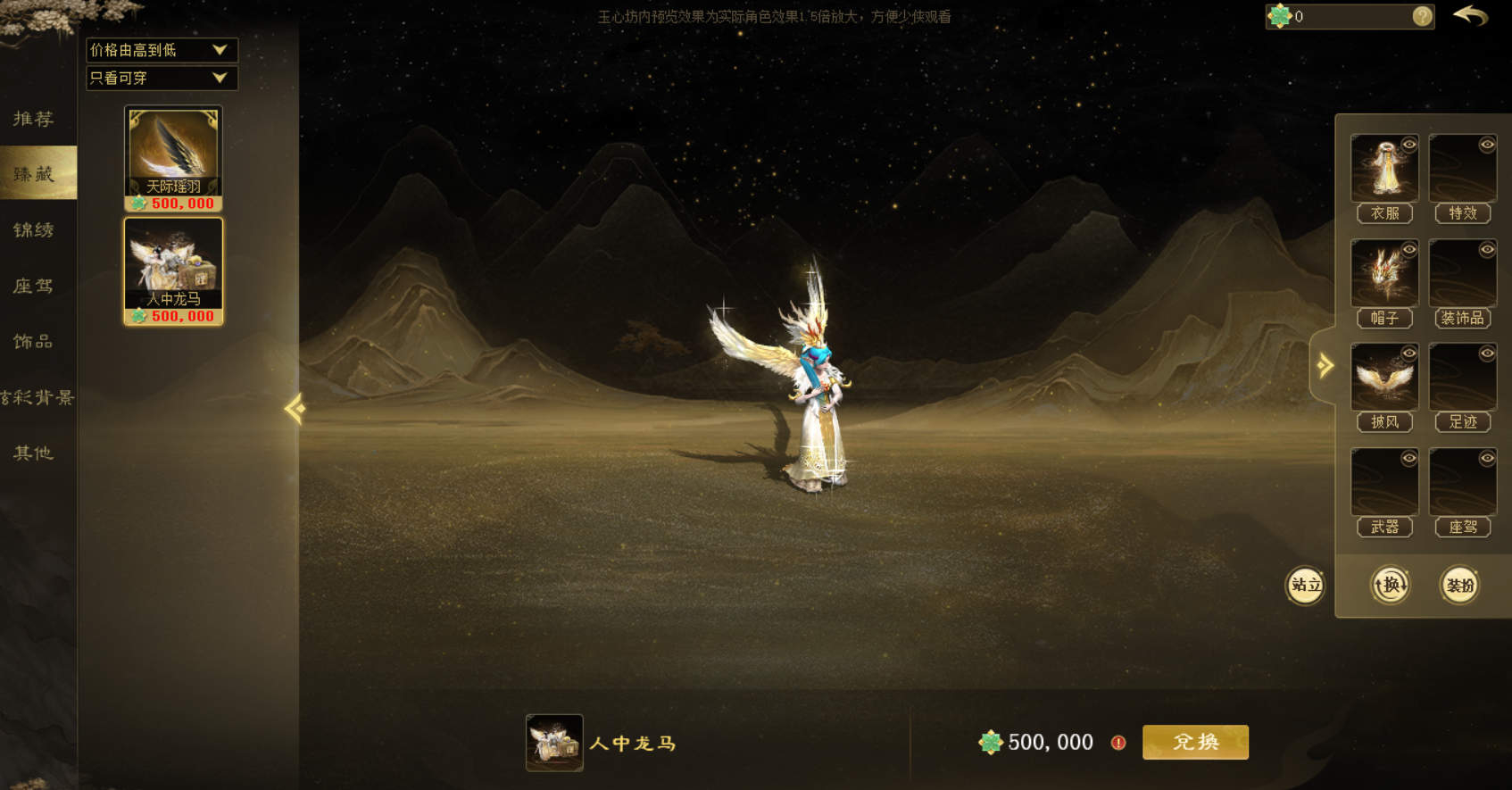Collapse the left item list panel arrow
Screen dimensions: 1512x790
pyautogui.click(x=295, y=409)
